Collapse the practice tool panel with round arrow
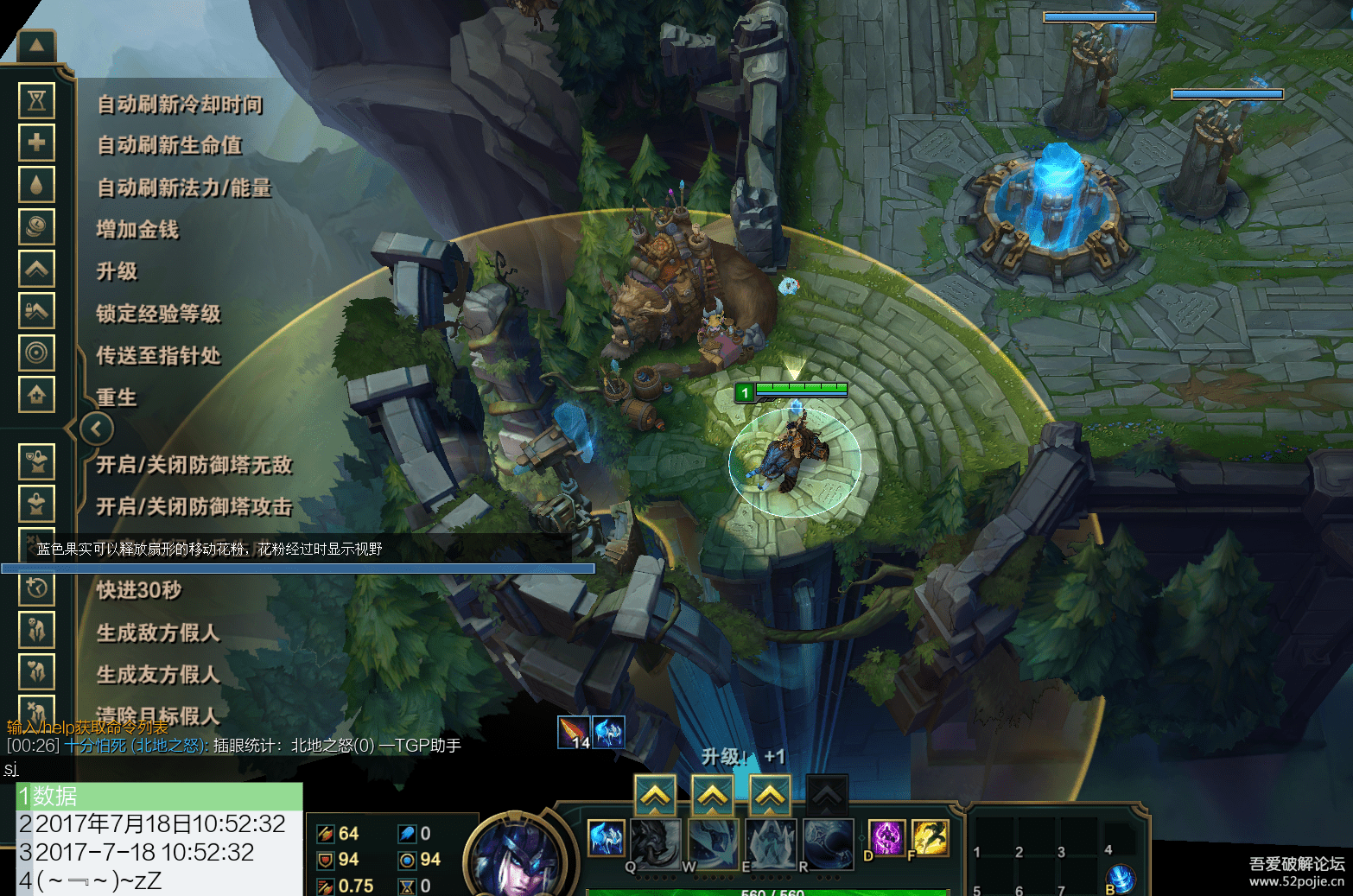Screen dimensions: 1353x896 (x=96, y=429)
